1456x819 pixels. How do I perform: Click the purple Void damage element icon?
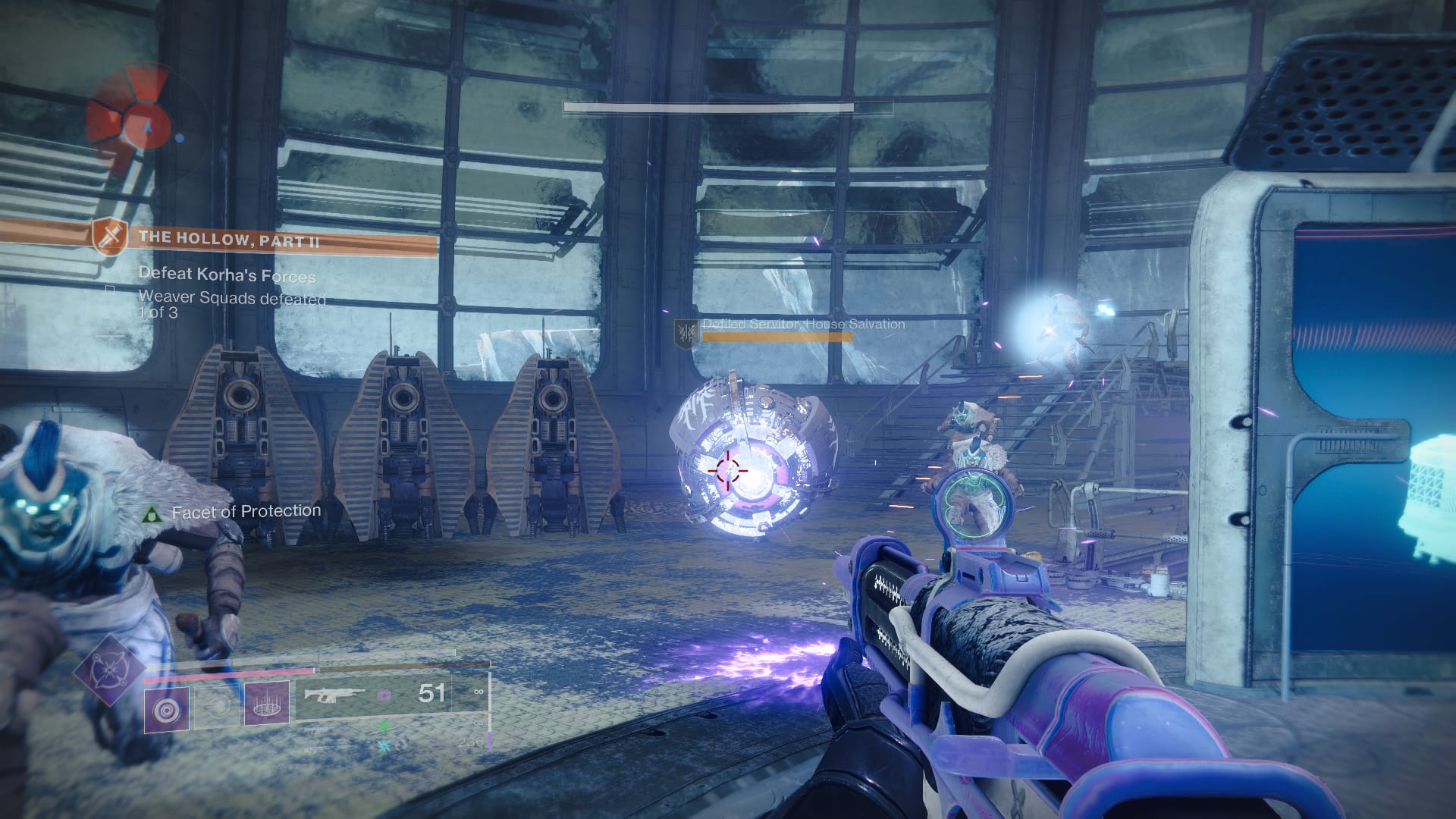coord(384,695)
